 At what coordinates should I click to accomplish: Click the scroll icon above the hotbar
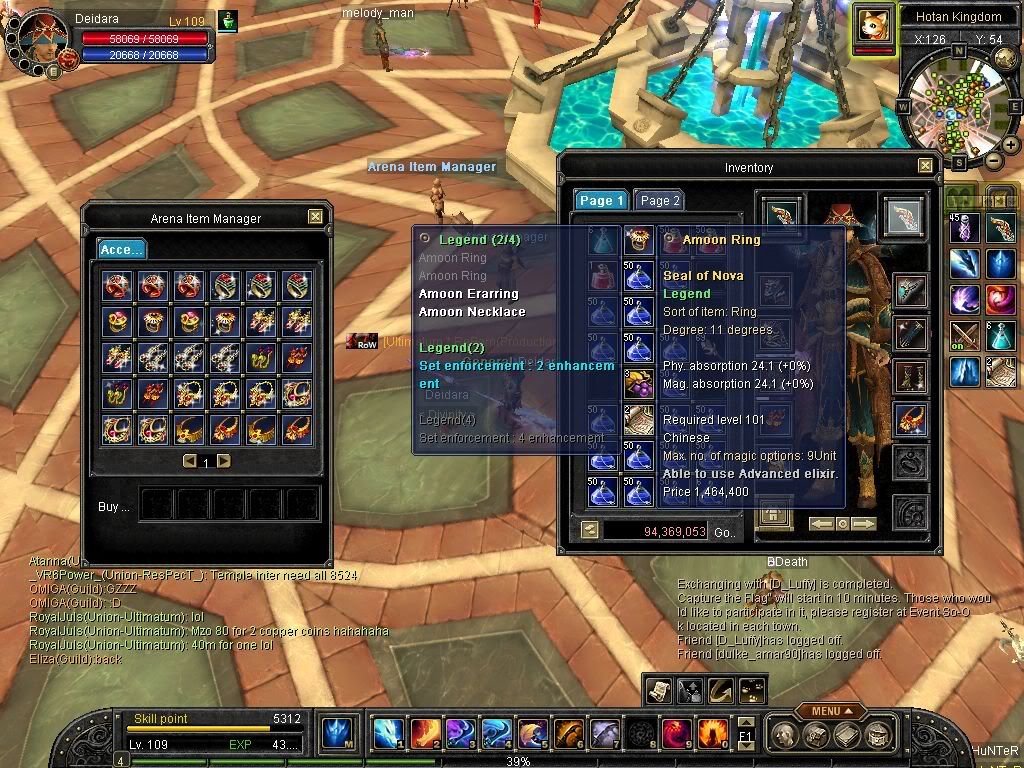(x=659, y=689)
